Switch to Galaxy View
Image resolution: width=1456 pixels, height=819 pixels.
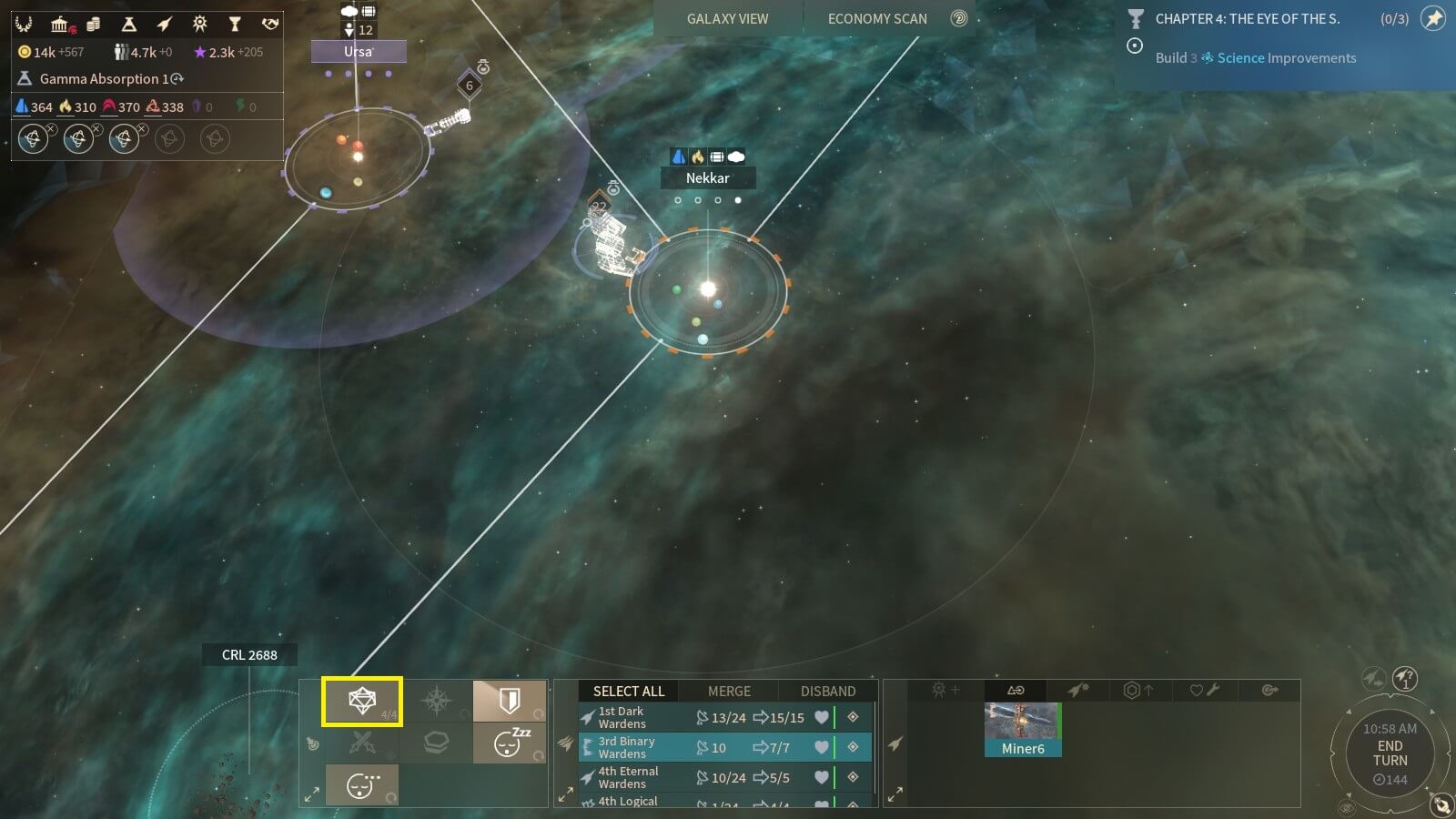727,18
